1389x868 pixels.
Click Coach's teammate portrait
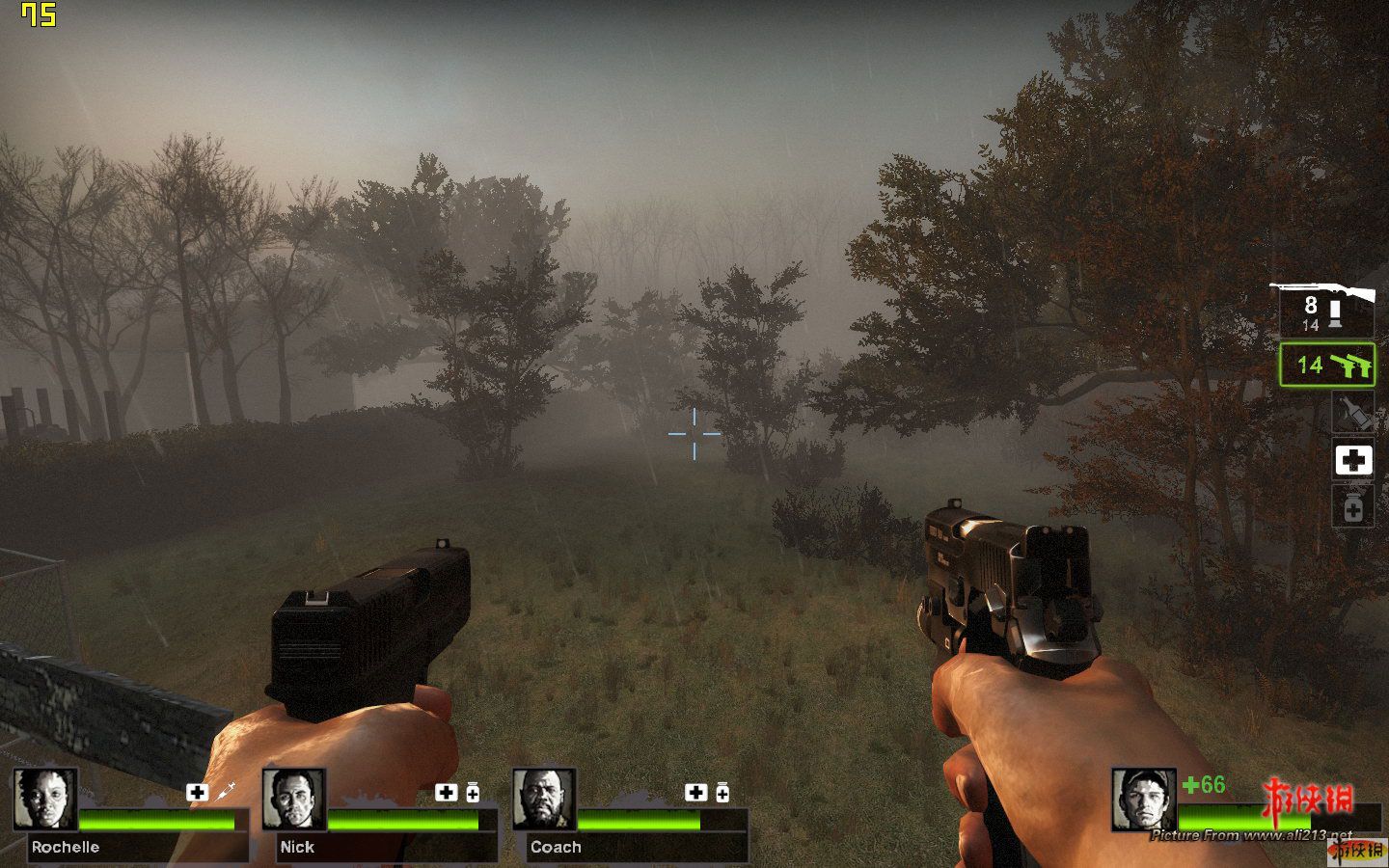tap(544, 799)
